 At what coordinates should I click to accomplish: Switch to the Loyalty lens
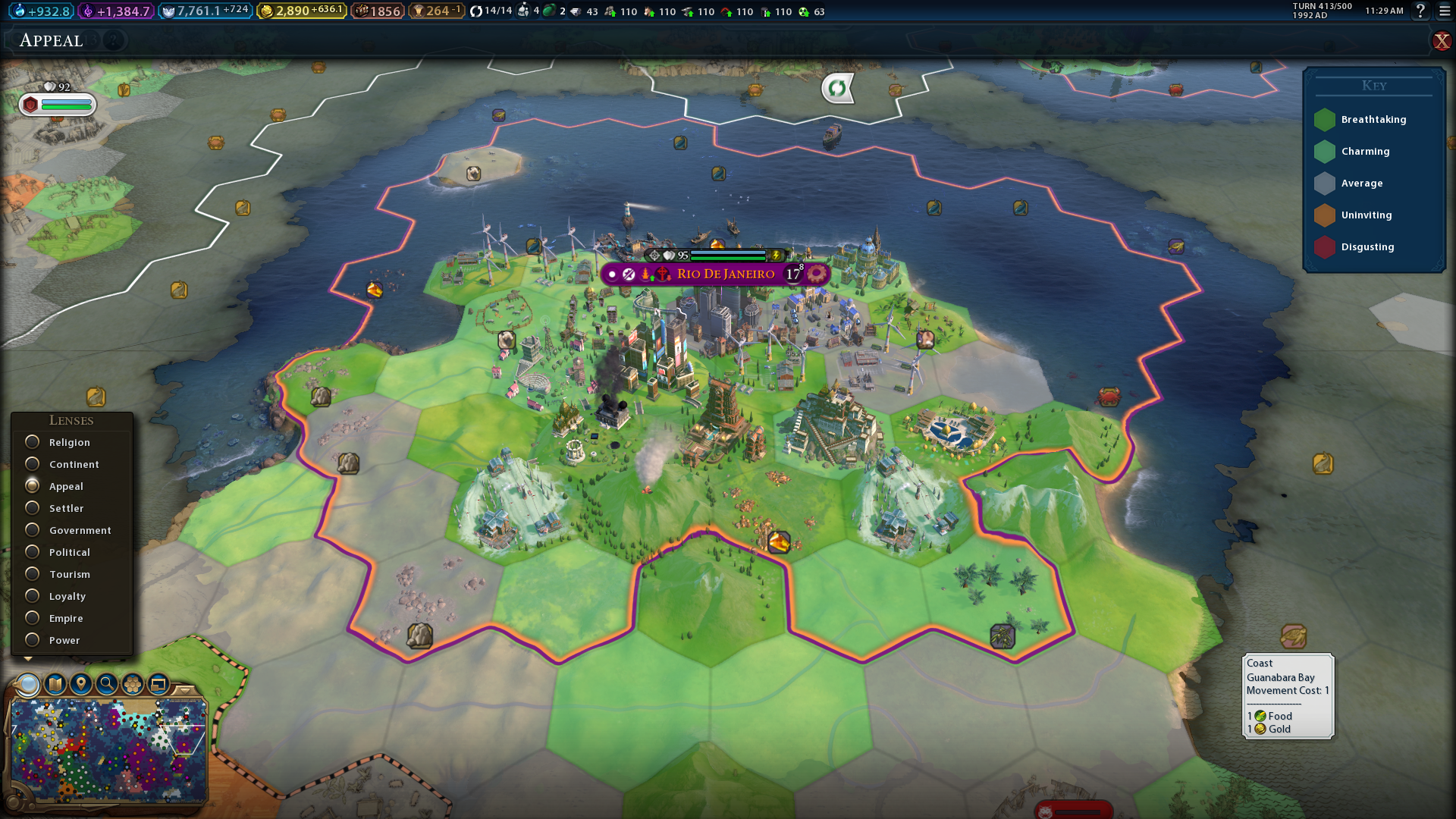[33, 596]
